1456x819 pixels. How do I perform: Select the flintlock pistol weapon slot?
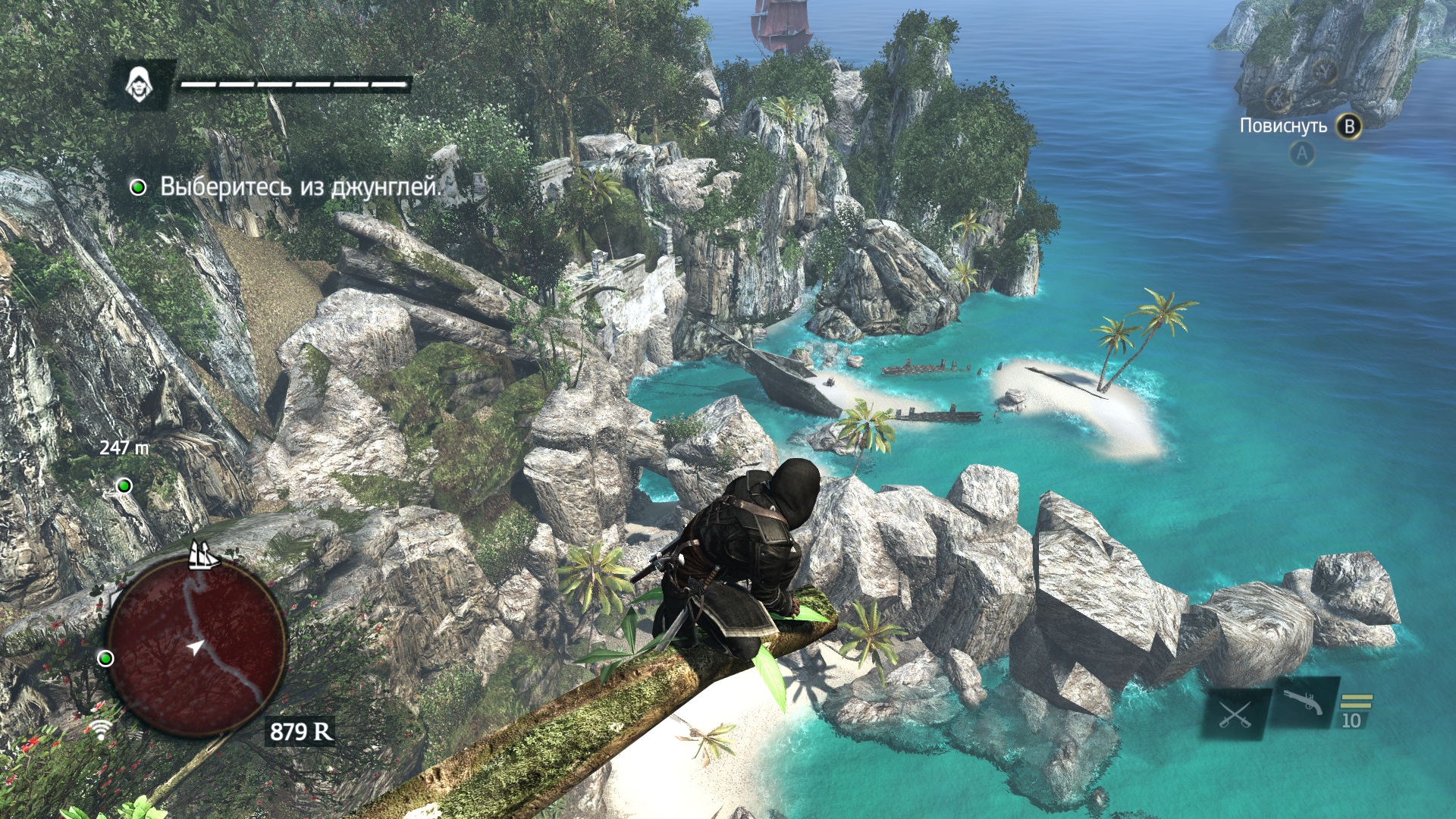pos(1304,703)
